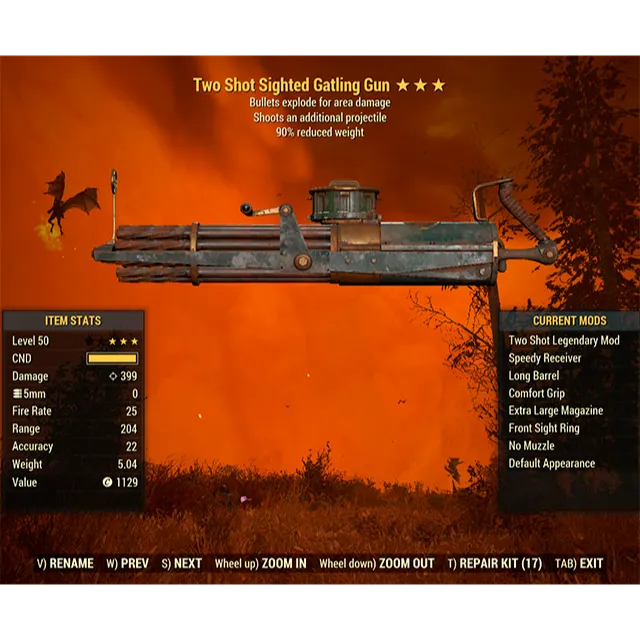Use the Repair Kit (17) option
640x640 pixels.
494,563
